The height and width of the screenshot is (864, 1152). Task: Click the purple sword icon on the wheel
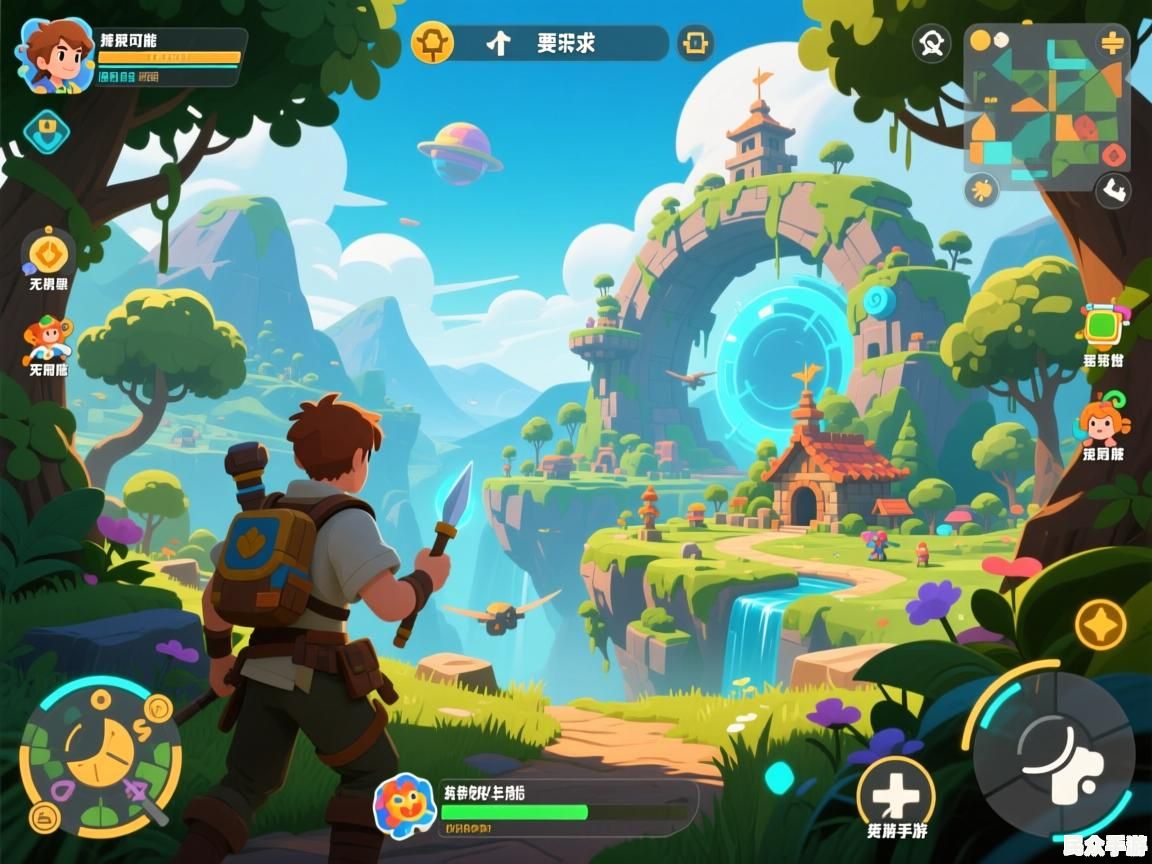tap(141, 796)
